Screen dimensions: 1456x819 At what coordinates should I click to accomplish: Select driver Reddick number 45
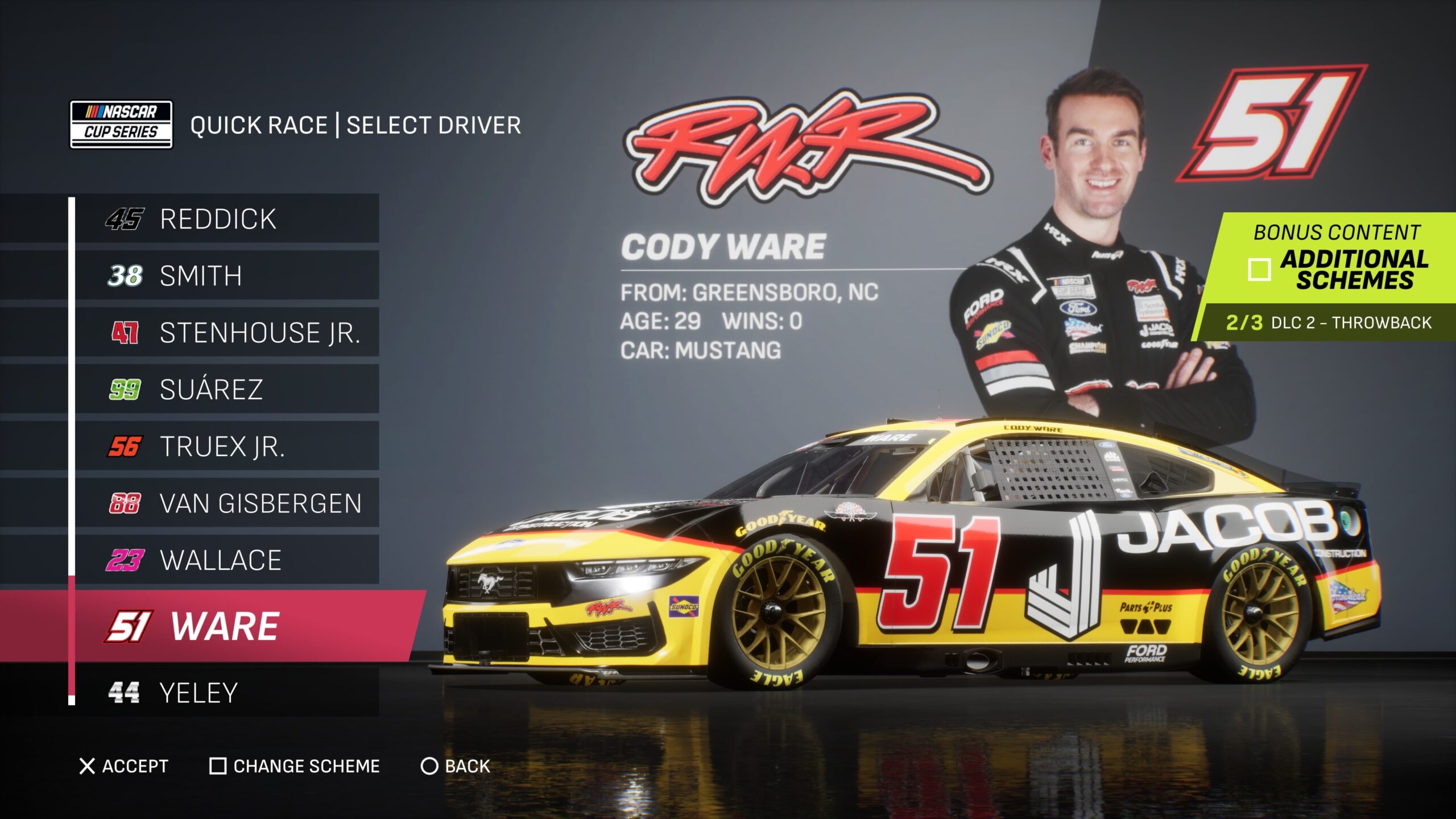[x=226, y=219]
